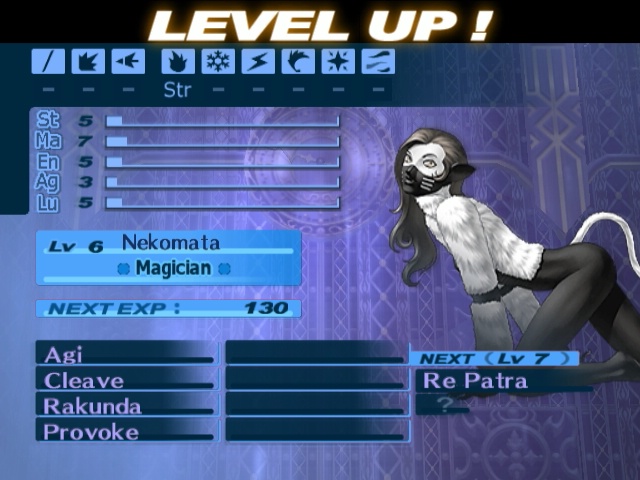Choose the Cleave skill row
The image size is (640, 480).
tap(125, 380)
